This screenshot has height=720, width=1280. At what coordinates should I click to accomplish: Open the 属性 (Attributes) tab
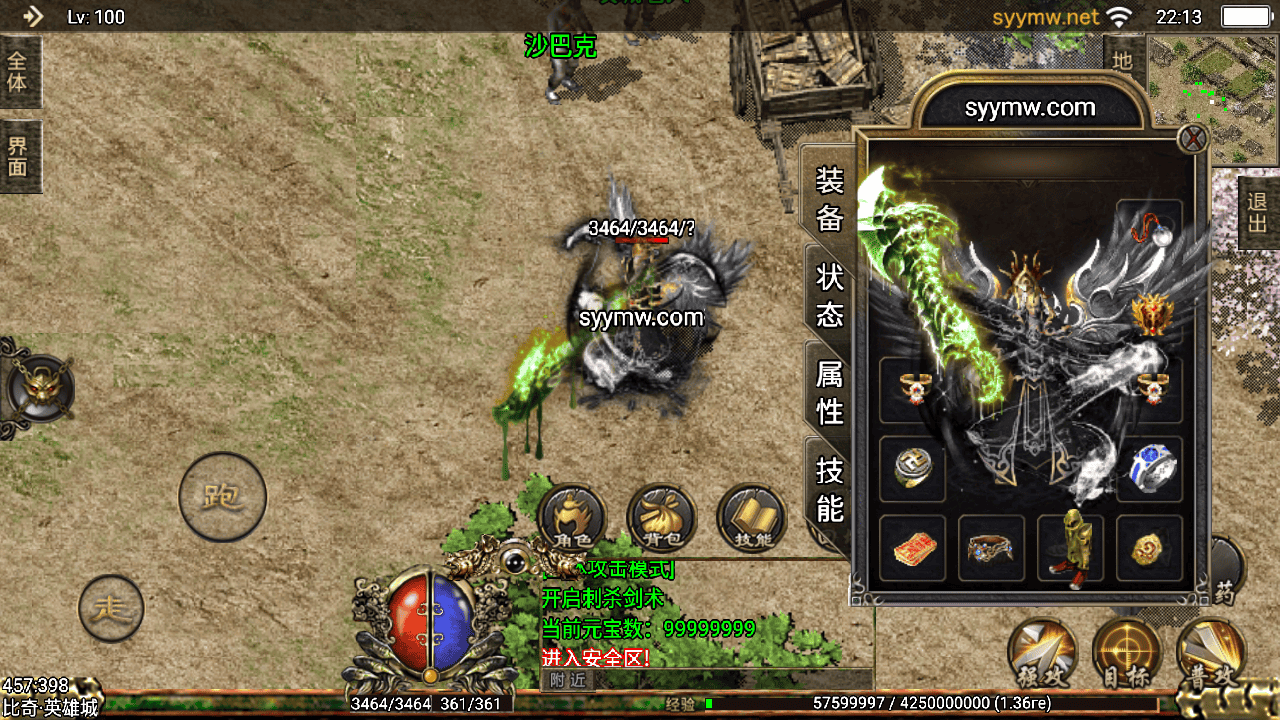(x=829, y=391)
